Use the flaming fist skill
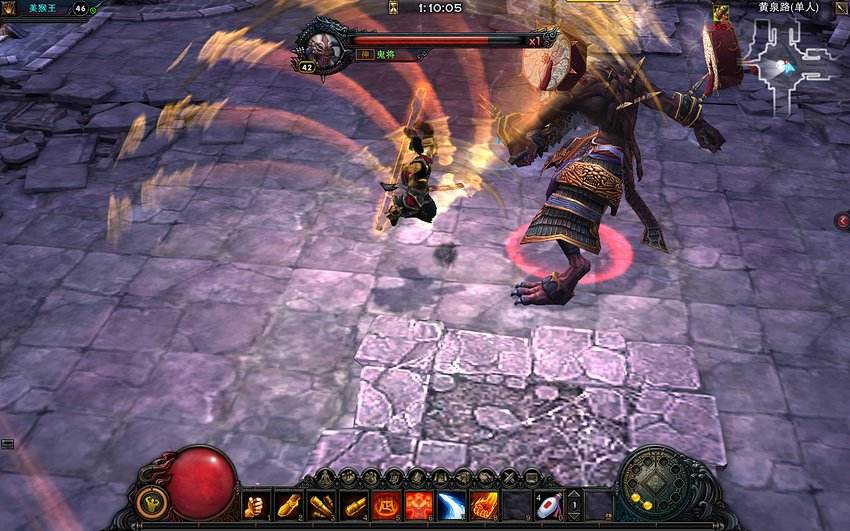850x531 pixels. 483,506
